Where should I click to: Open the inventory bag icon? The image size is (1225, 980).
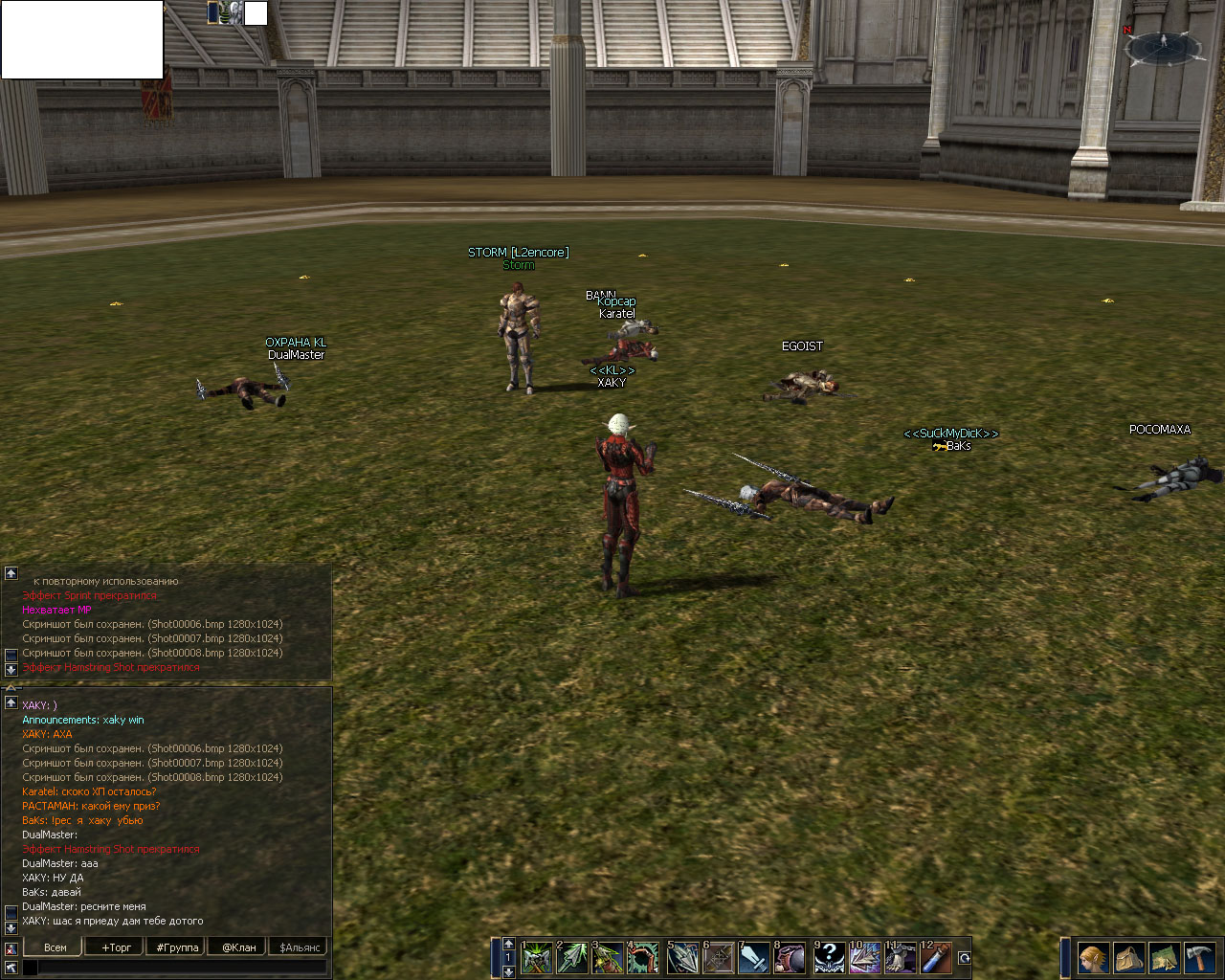point(1128,957)
